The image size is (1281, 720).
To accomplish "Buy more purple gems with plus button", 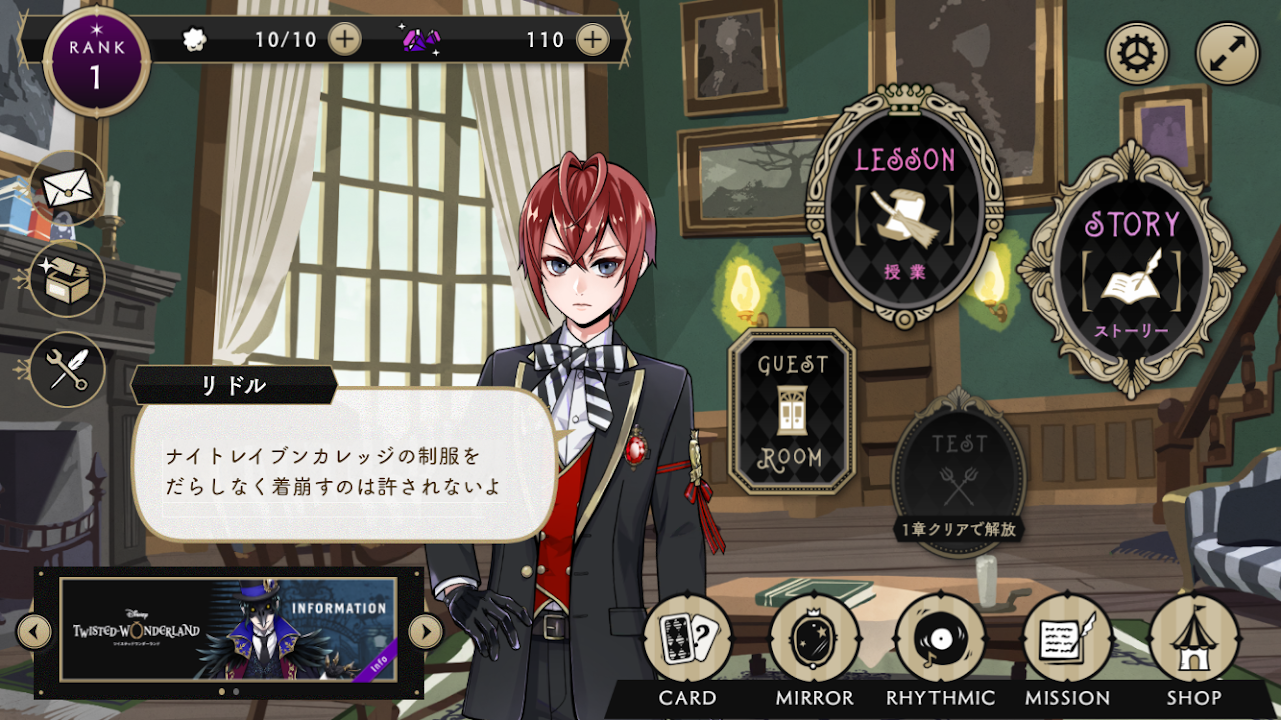I will [592, 39].
